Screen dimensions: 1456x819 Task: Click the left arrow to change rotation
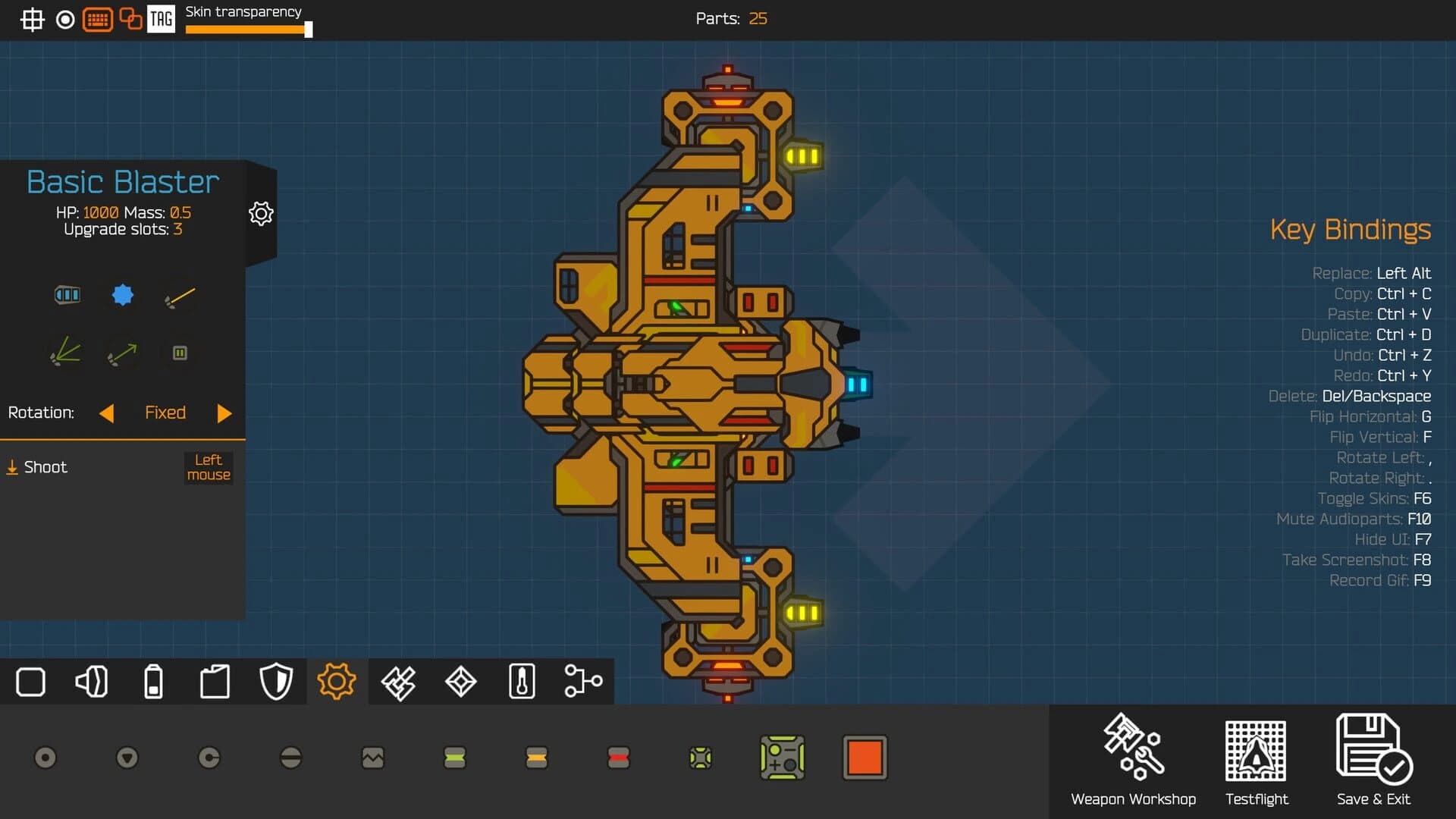tap(107, 413)
